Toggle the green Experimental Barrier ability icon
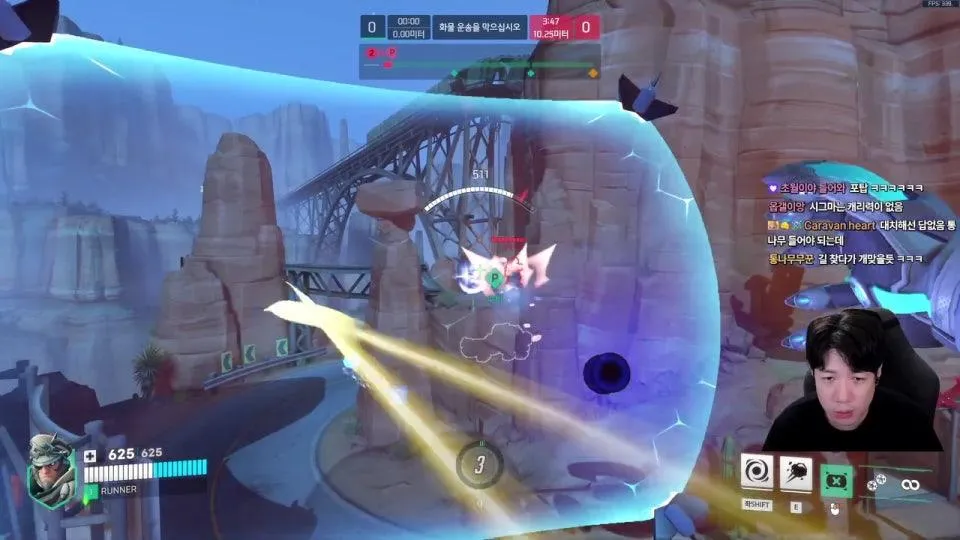 point(836,479)
